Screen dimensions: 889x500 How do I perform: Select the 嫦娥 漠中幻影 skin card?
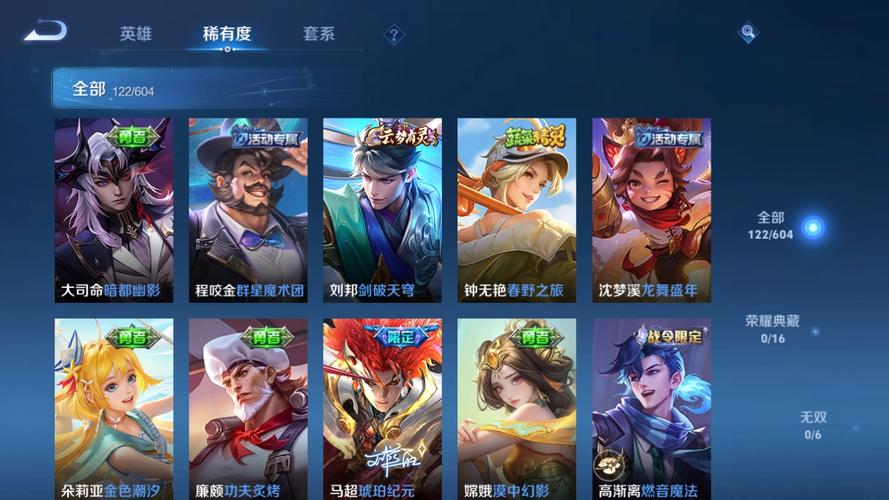point(516,409)
